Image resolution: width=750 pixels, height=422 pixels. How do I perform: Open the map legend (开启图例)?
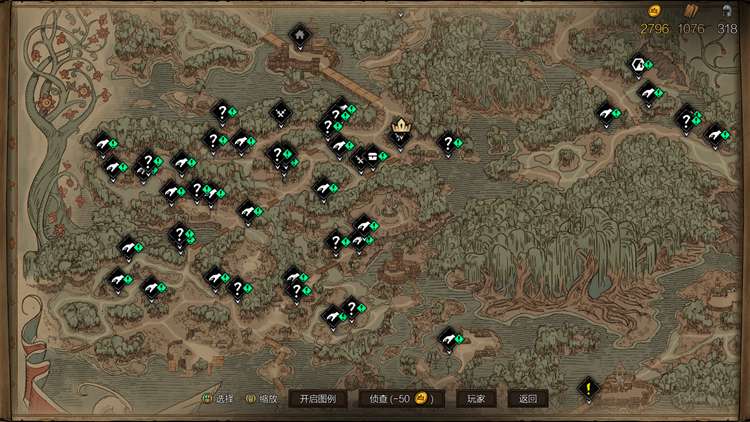[318, 398]
